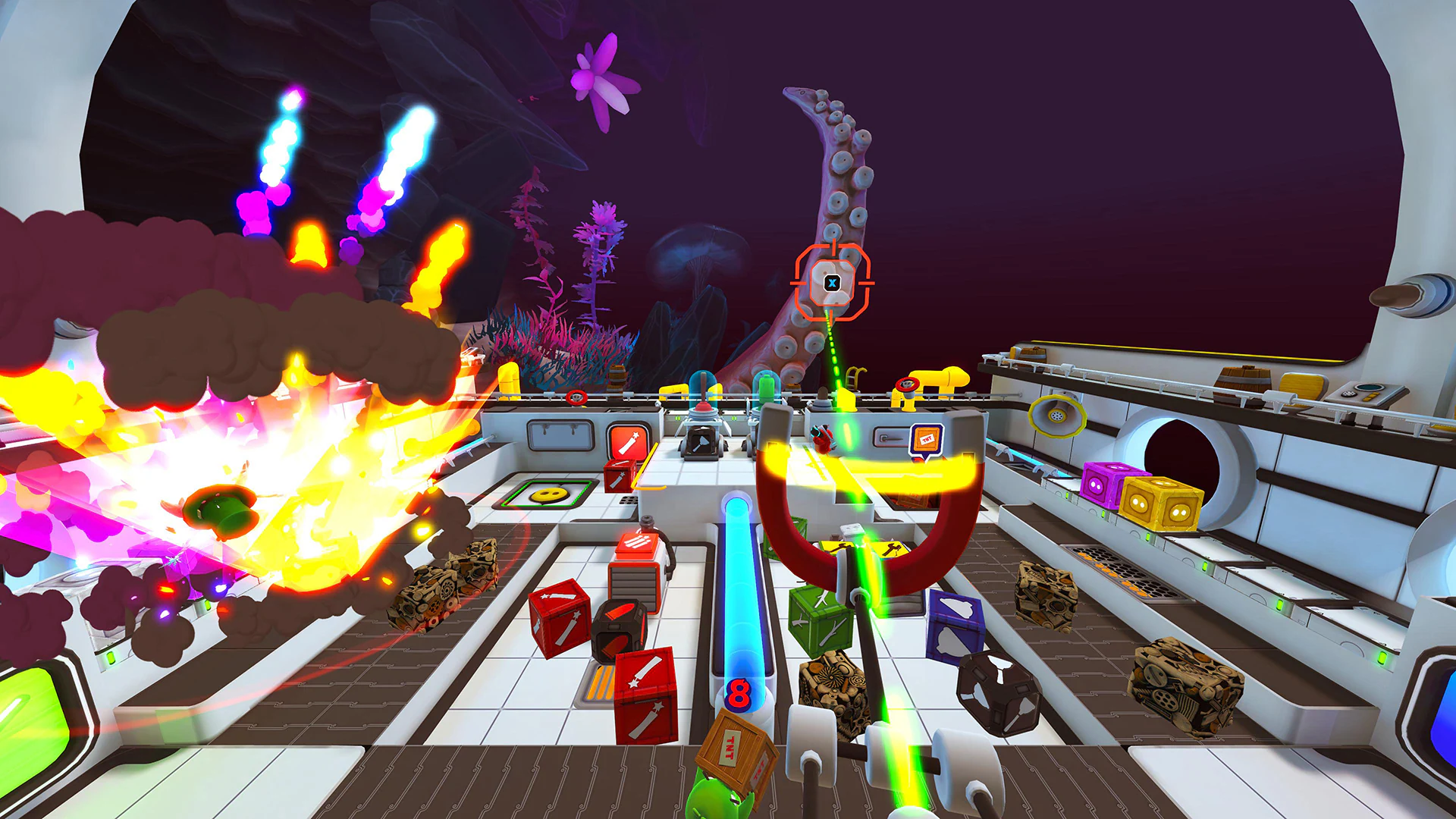This screenshot has width=1456, height=819.
Task: Turn the red valve wheel on the yellow pipe
Action: [x=908, y=383]
